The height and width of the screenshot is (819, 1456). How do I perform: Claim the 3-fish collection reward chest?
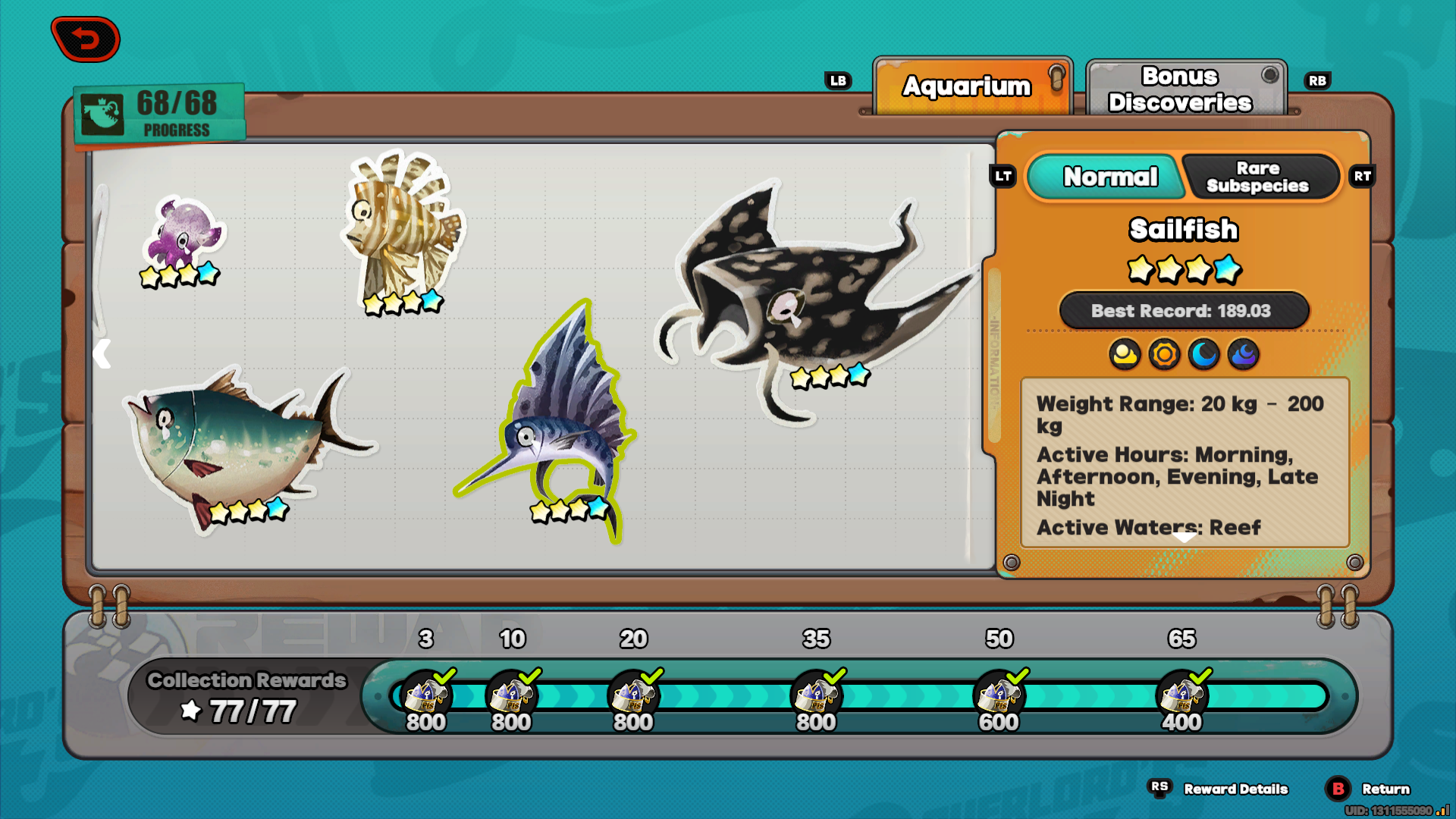[426, 695]
